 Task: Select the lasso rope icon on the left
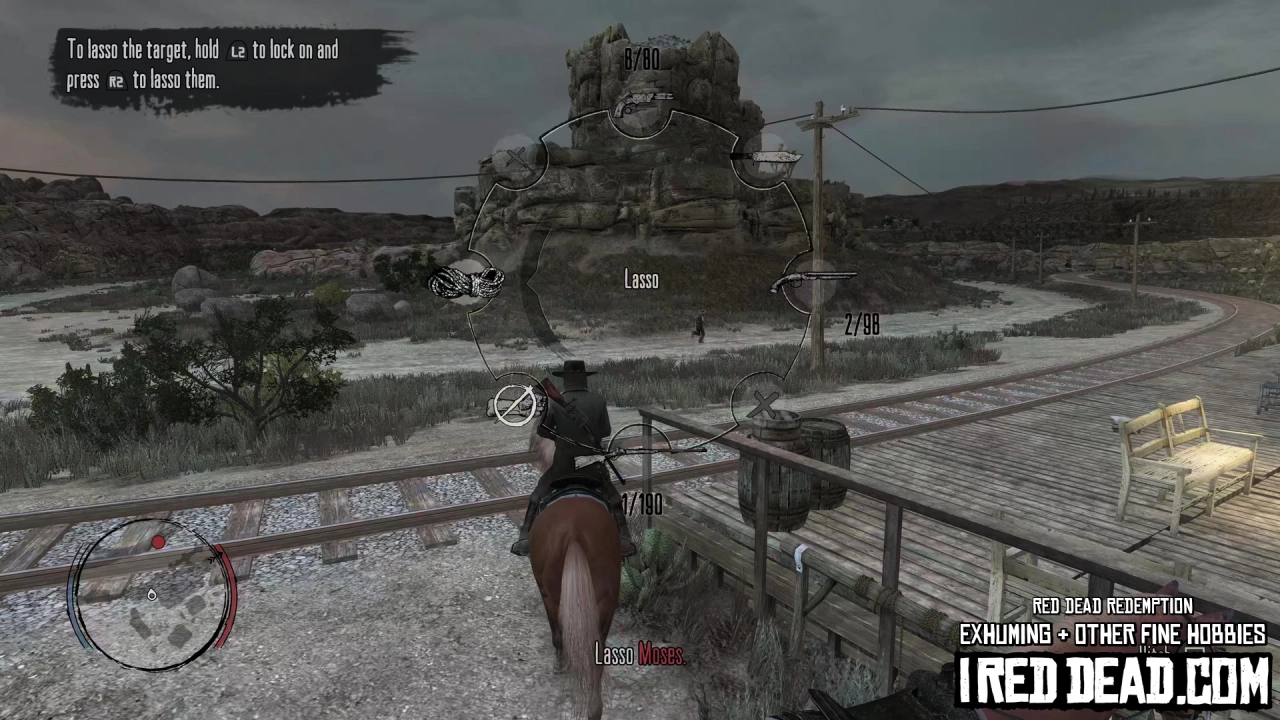(x=465, y=283)
